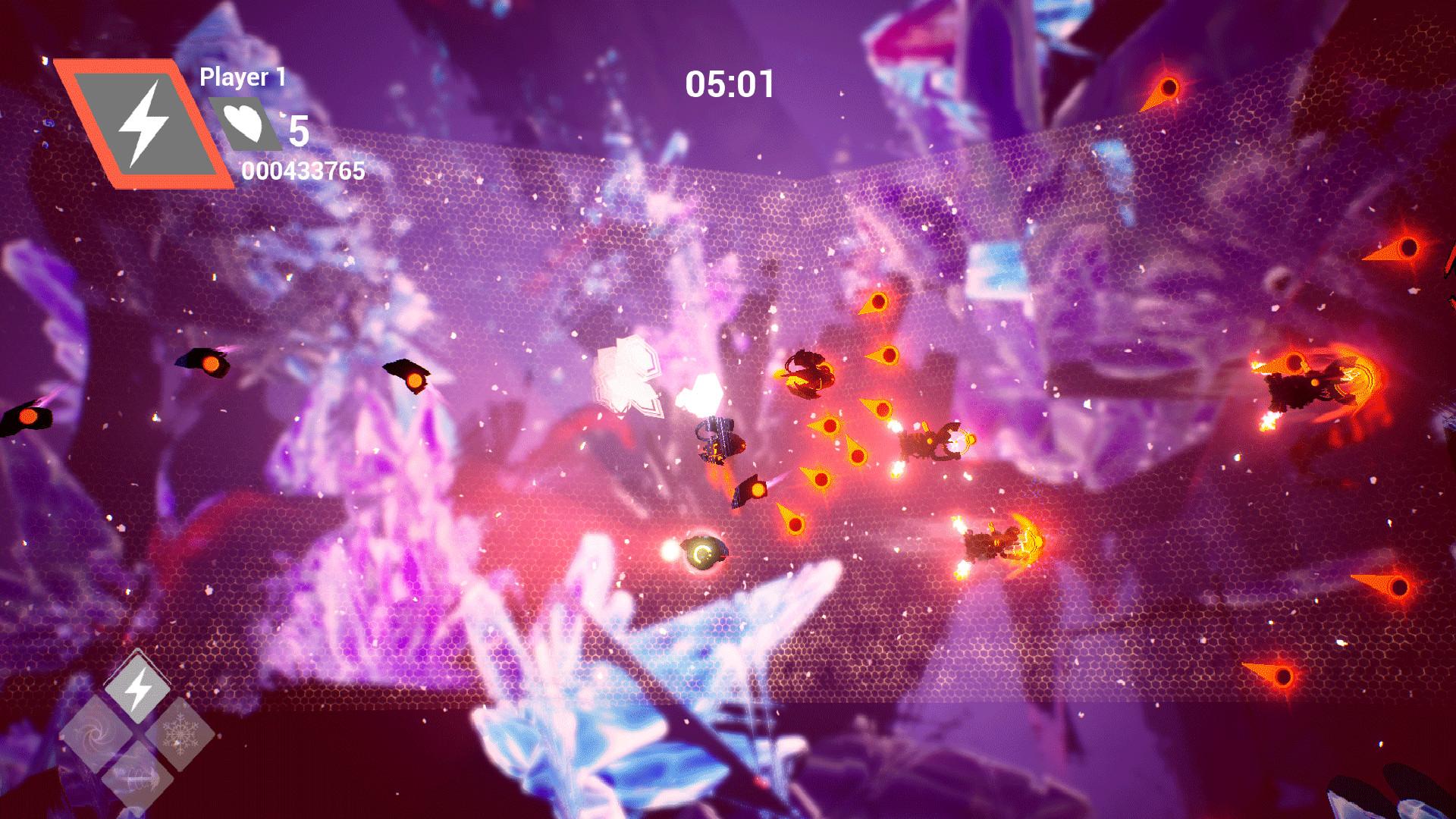The width and height of the screenshot is (1456, 819).
Task: Select the lightning weapon icon in Player 1 HUD
Action: 144,124
